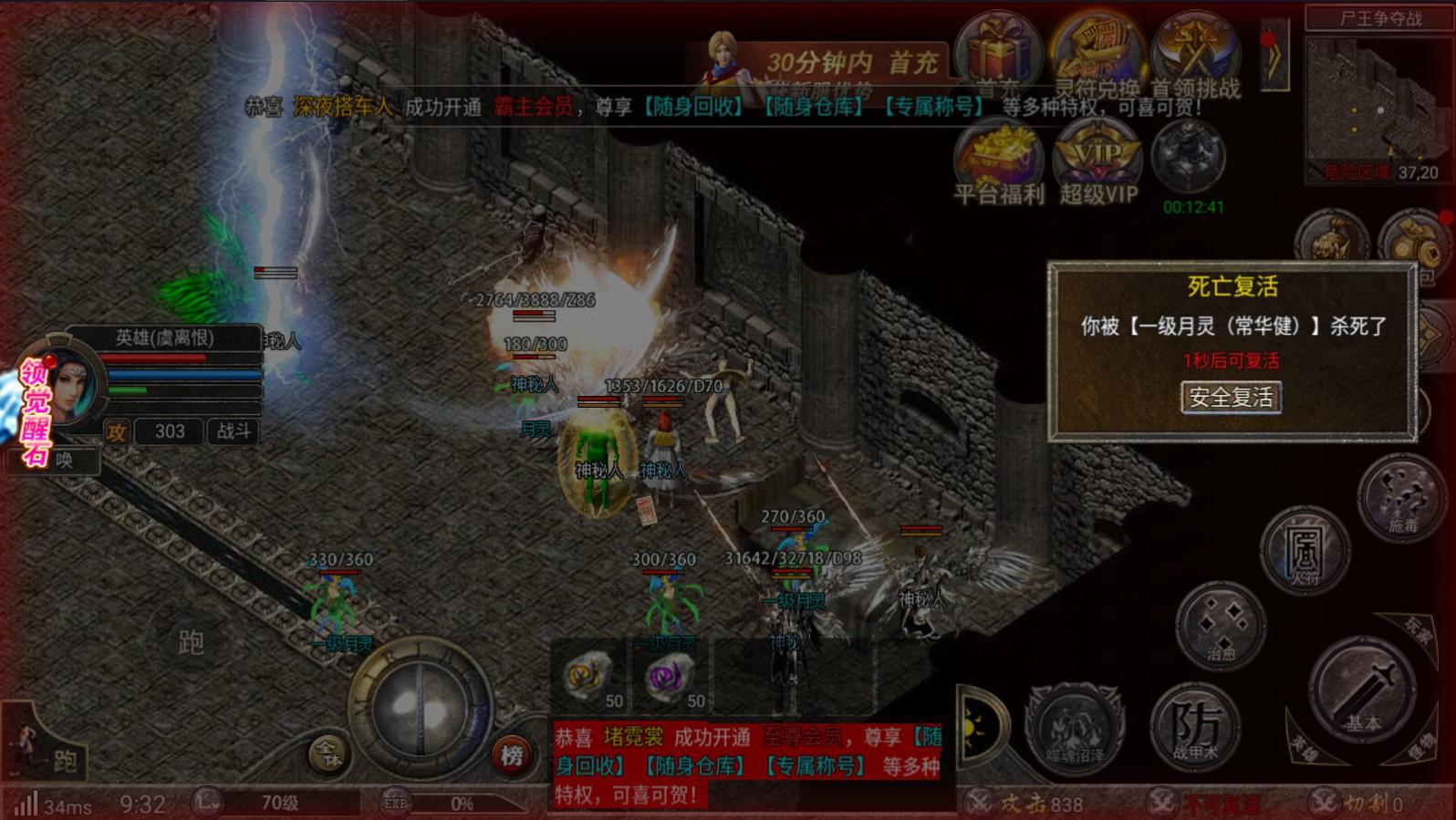Select the 战斗 combat tab
Image resolution: width=1456 pixels, height=820 pixels.
pyautogui.click(x=235, y=431)
